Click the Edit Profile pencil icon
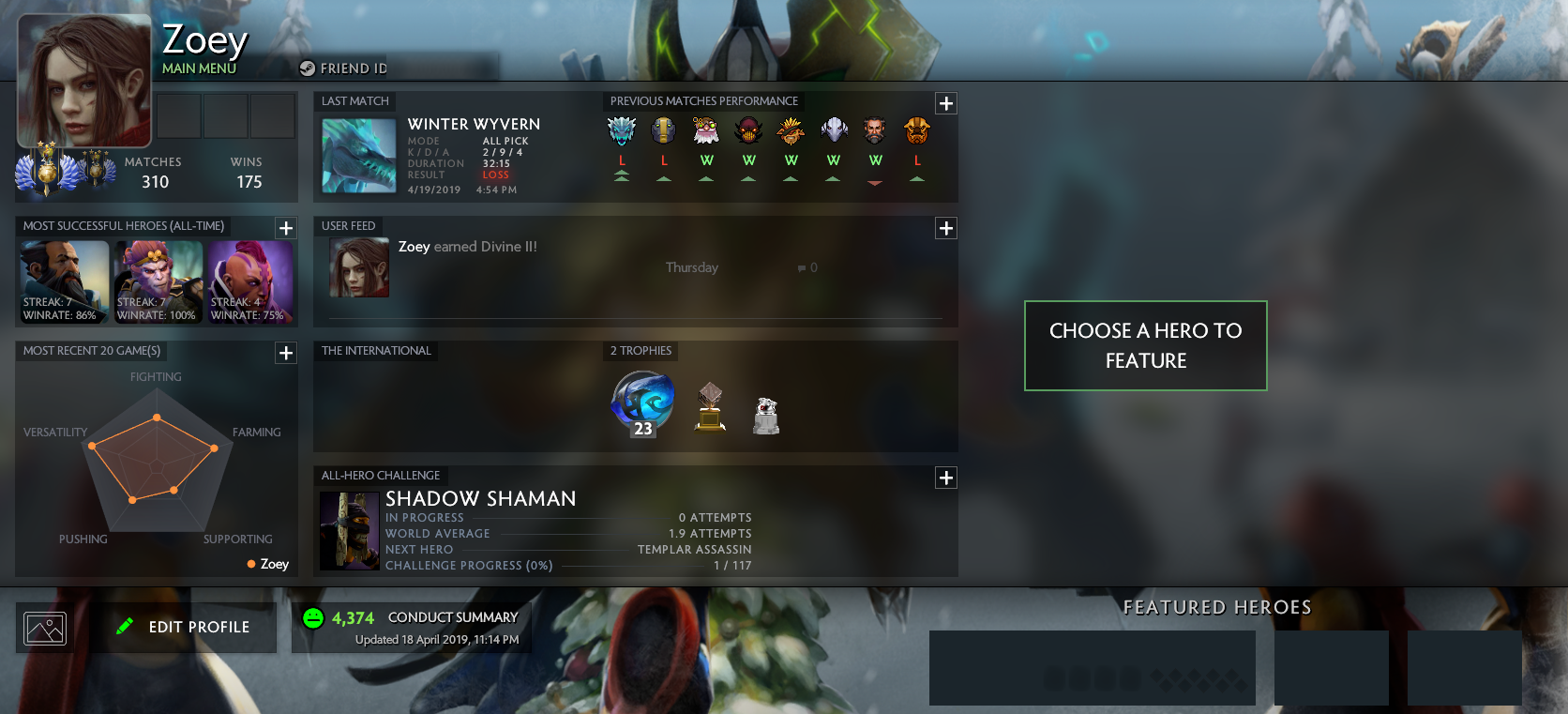1568x714 pixels. tap(125, 626)
